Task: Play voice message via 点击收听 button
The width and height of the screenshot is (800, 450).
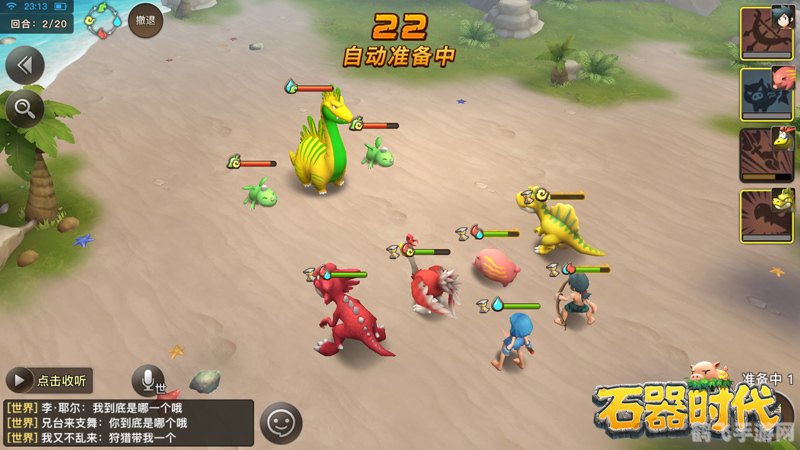Action: pos(49,380)
